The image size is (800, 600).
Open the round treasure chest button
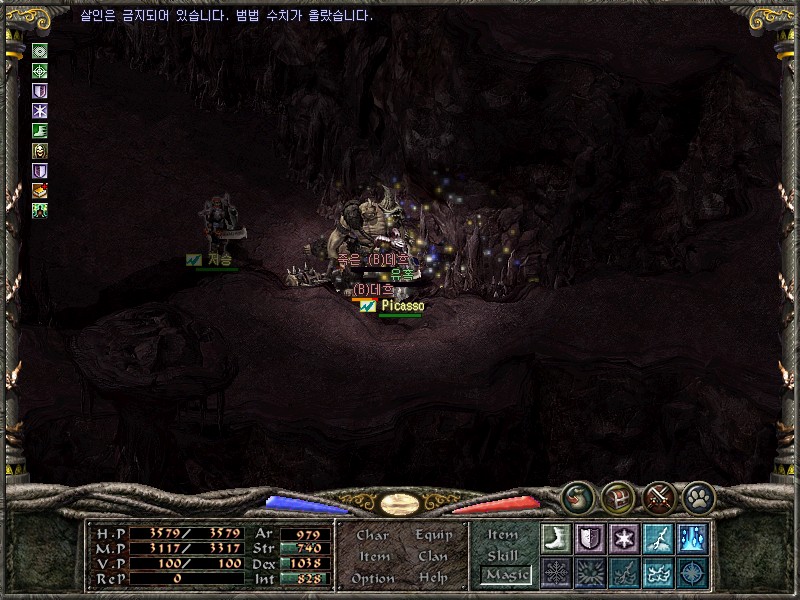tap(617, 495)
